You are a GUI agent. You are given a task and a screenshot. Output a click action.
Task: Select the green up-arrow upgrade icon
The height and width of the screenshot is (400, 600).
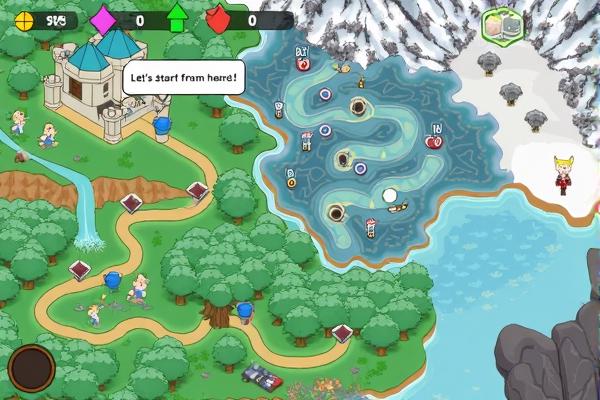(x=177, y=18)
